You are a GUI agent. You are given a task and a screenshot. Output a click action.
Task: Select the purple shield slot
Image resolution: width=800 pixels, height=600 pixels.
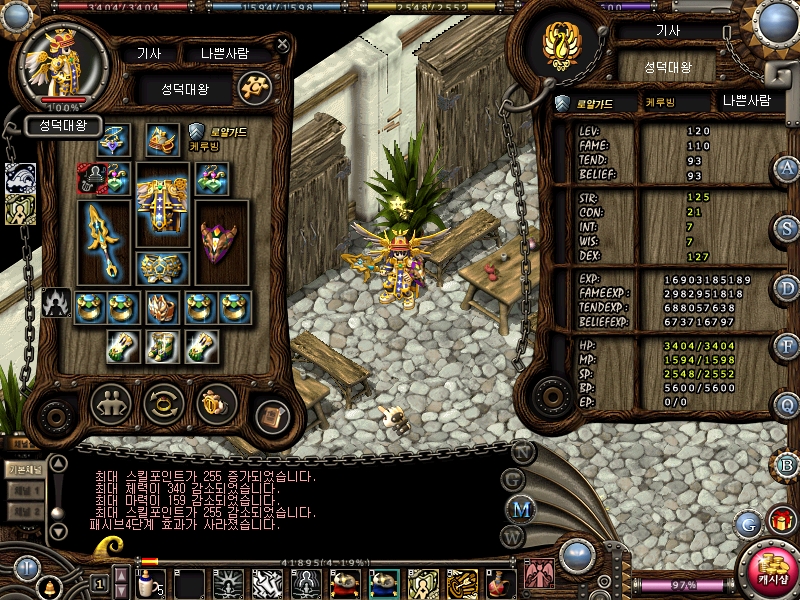point(220,242)
